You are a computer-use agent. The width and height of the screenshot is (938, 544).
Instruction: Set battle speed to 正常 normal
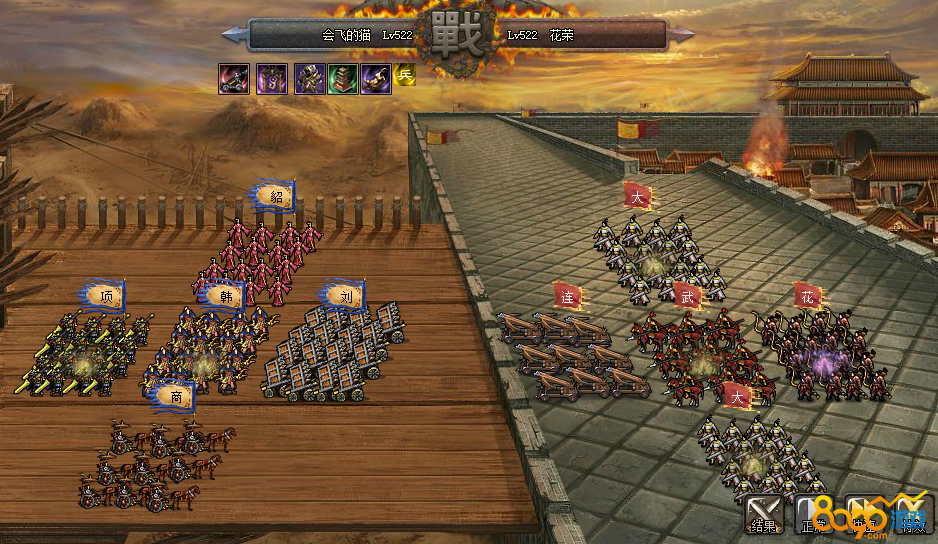click(811, 513)
